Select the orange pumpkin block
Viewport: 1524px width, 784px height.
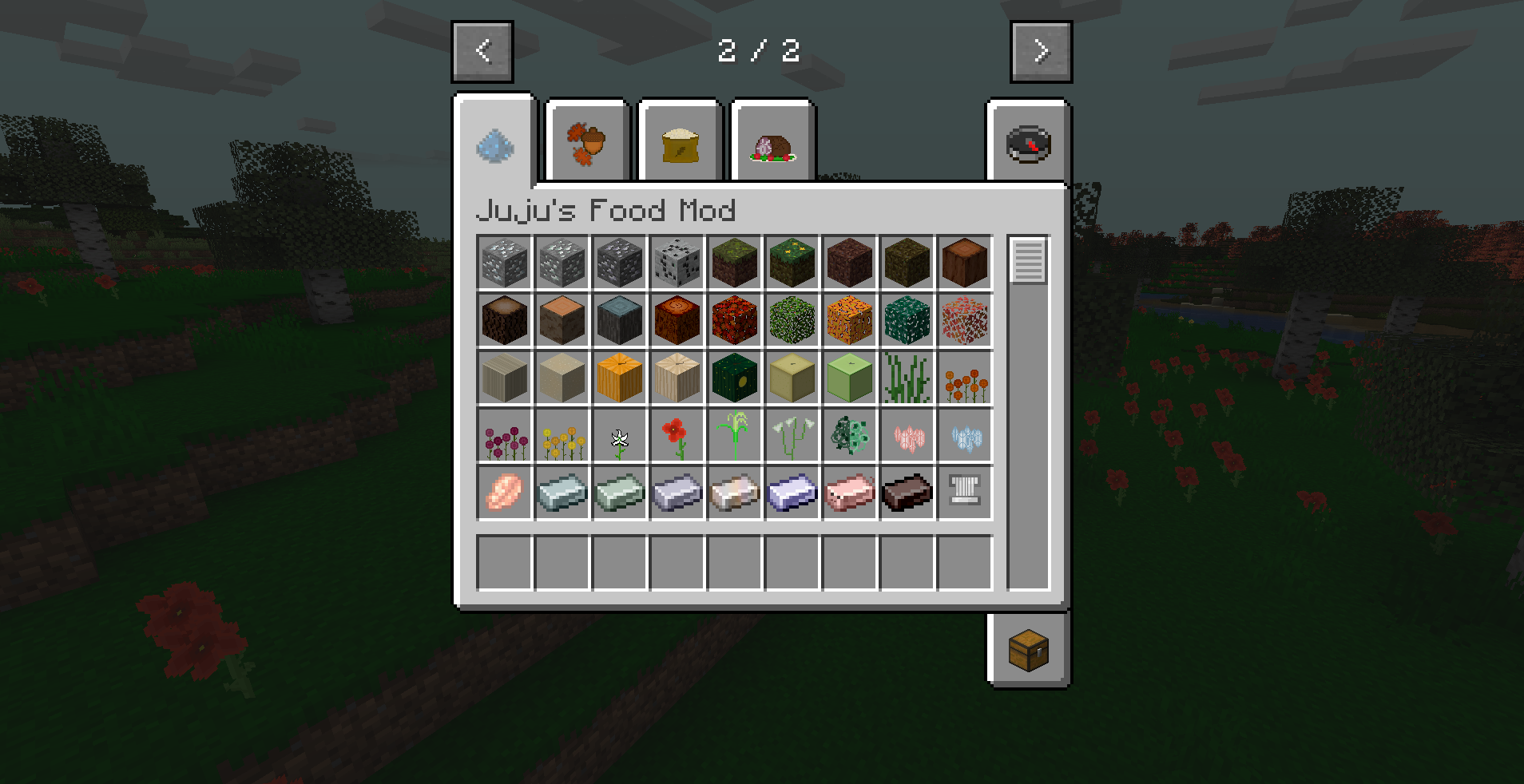point(619,378)
